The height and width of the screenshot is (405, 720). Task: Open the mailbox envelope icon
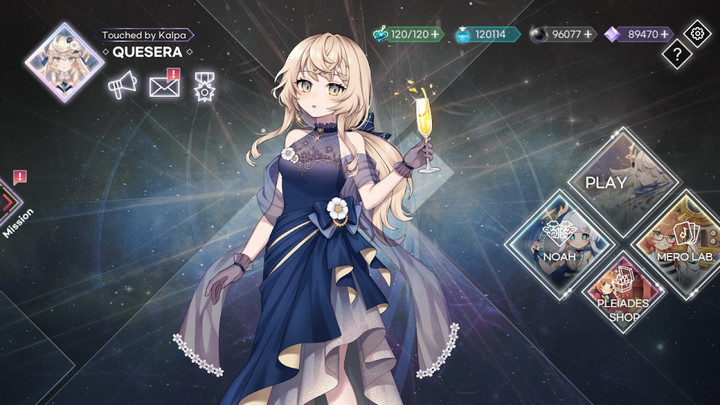click(163, 87)
